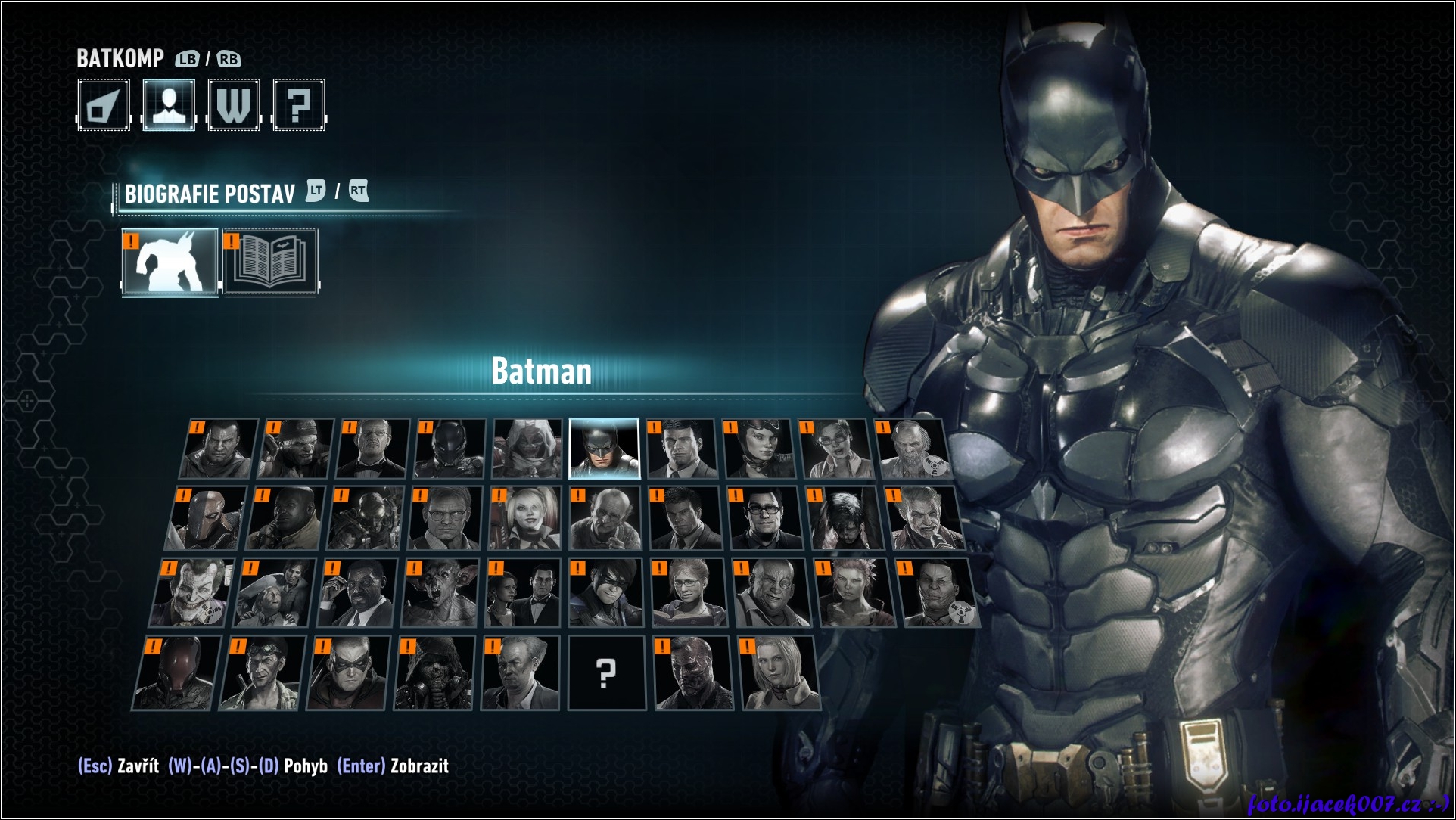
Task: Pick the Robin portrait with eye mask
Action: [347, 672]
